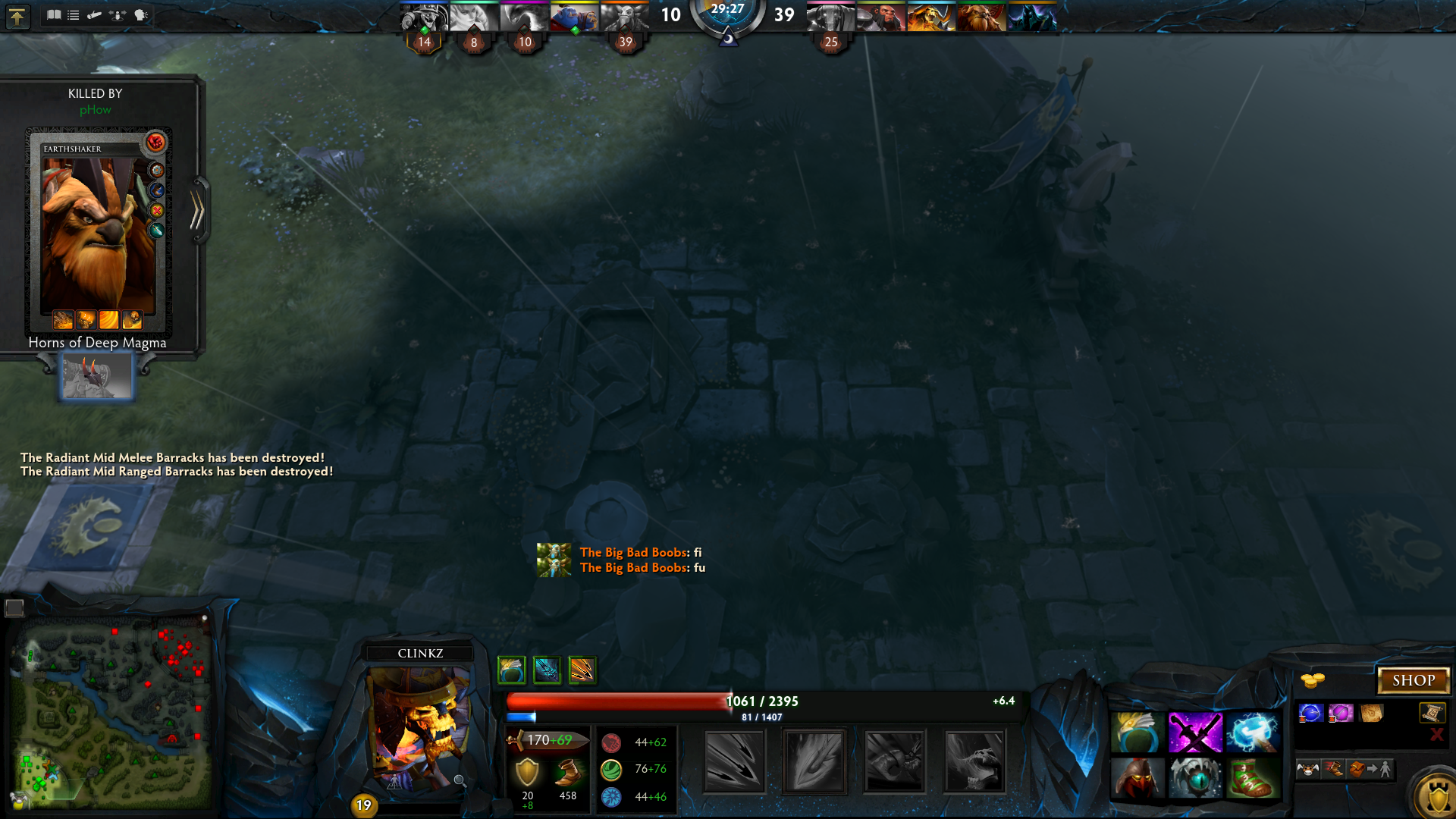Select the Searing Arrows ability icon
This screenshot has height=819, width=1456.
click(814, 761)
